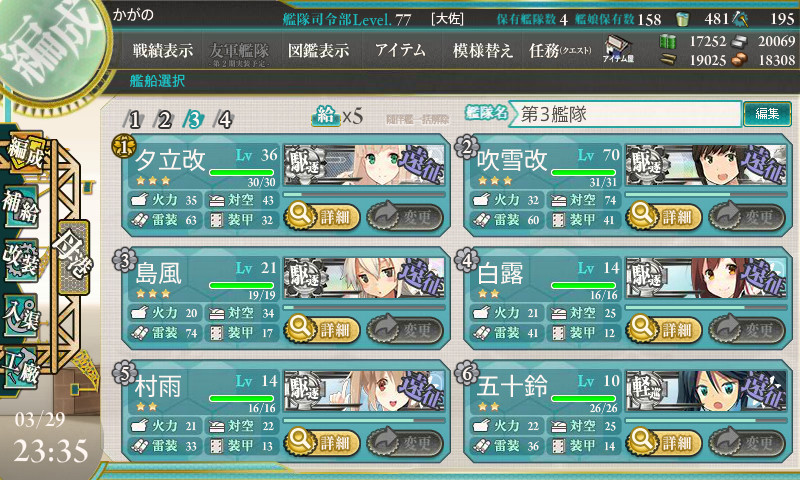Show 詳細 details for 村雨
Screen dimensions: 800x480
(x=320, y=442)
